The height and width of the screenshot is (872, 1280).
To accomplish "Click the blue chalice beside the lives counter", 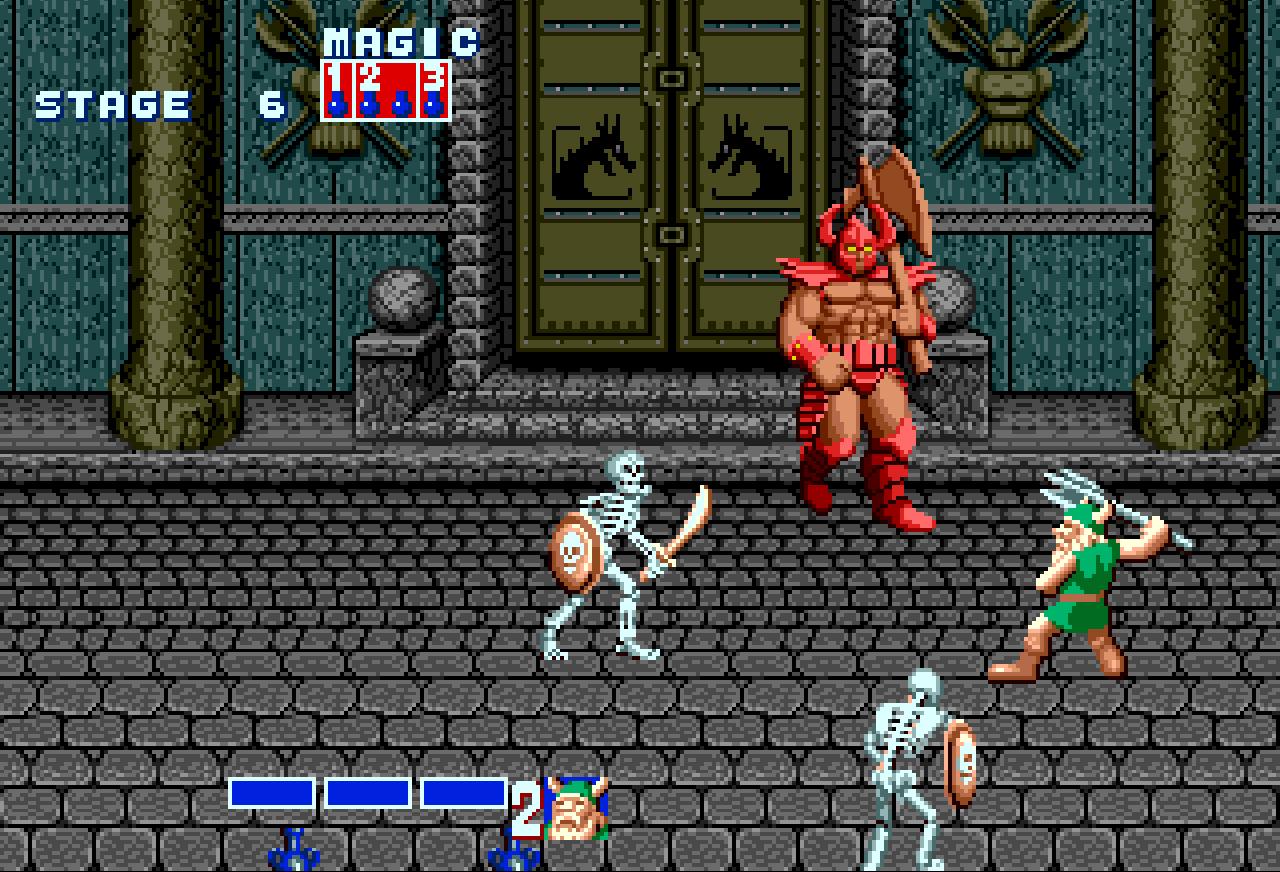I will [513, 855].
